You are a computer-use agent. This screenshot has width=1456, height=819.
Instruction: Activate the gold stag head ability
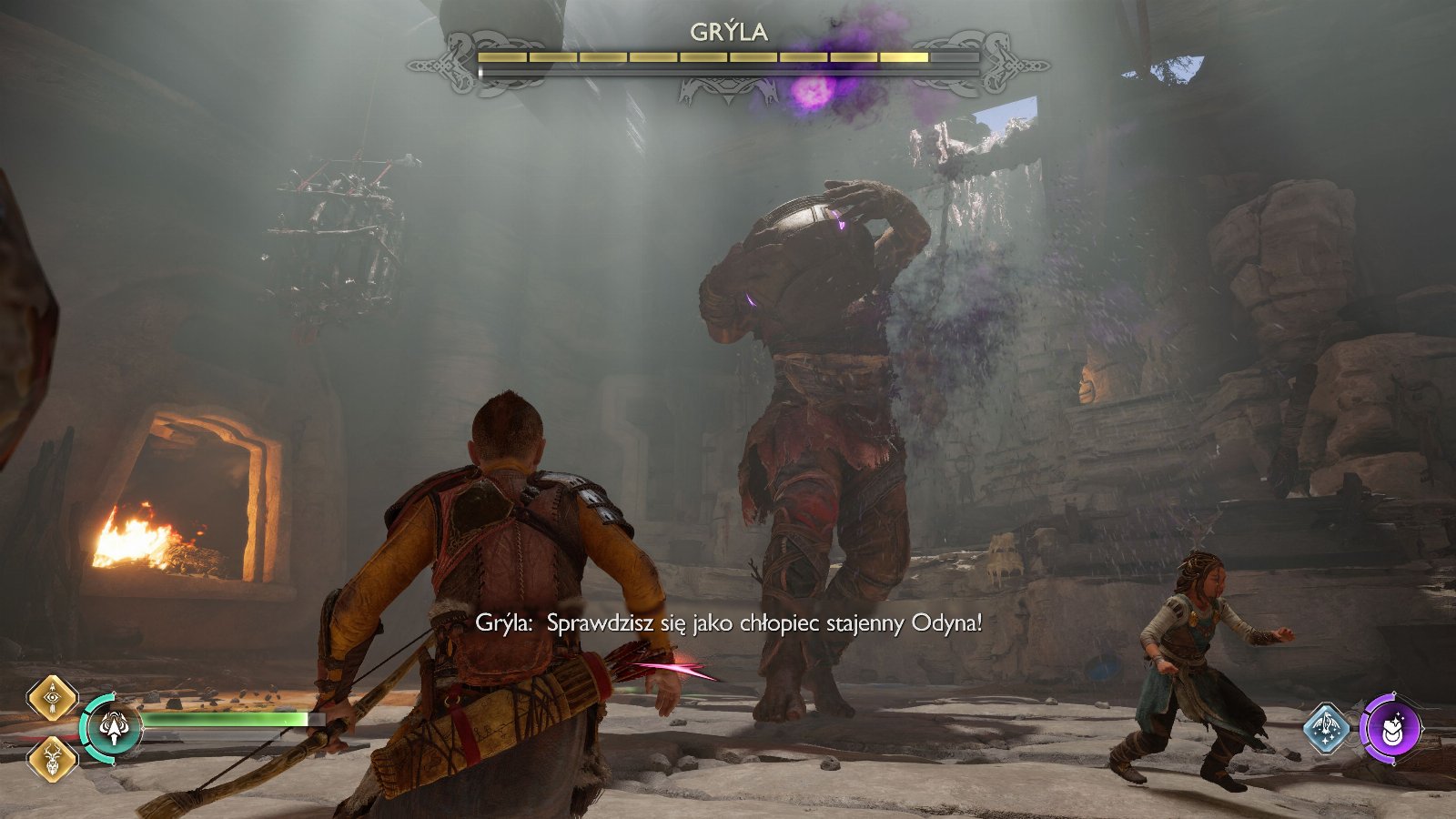click(x=51, y=758)
